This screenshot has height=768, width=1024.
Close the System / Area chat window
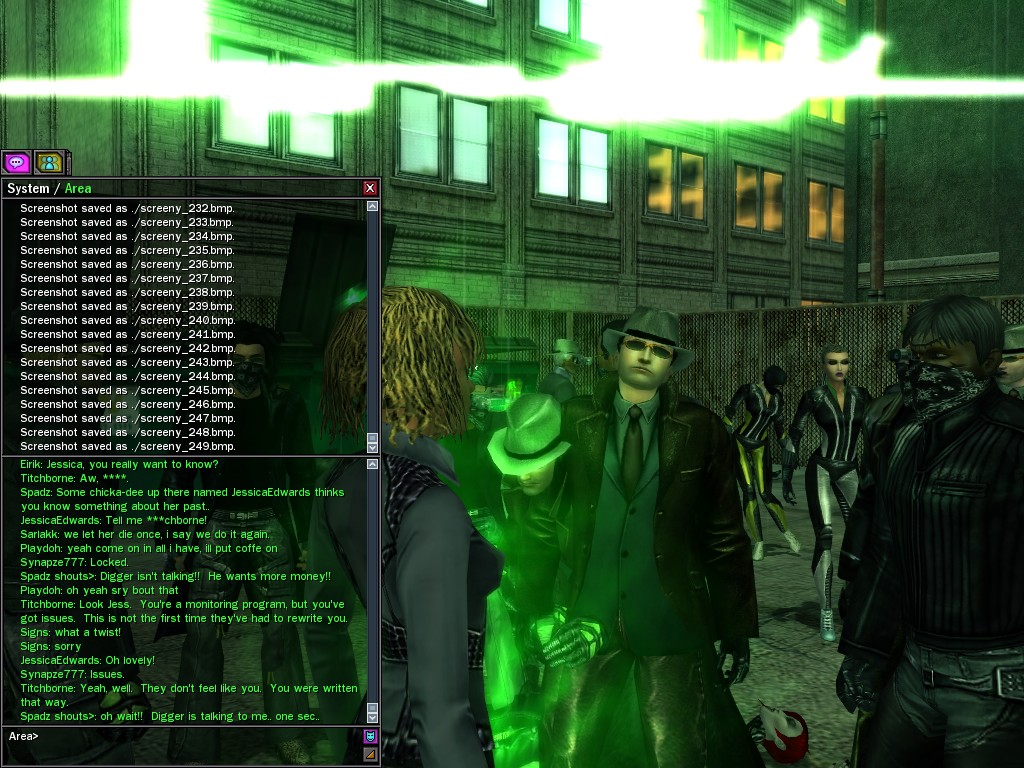click(370, 188)
